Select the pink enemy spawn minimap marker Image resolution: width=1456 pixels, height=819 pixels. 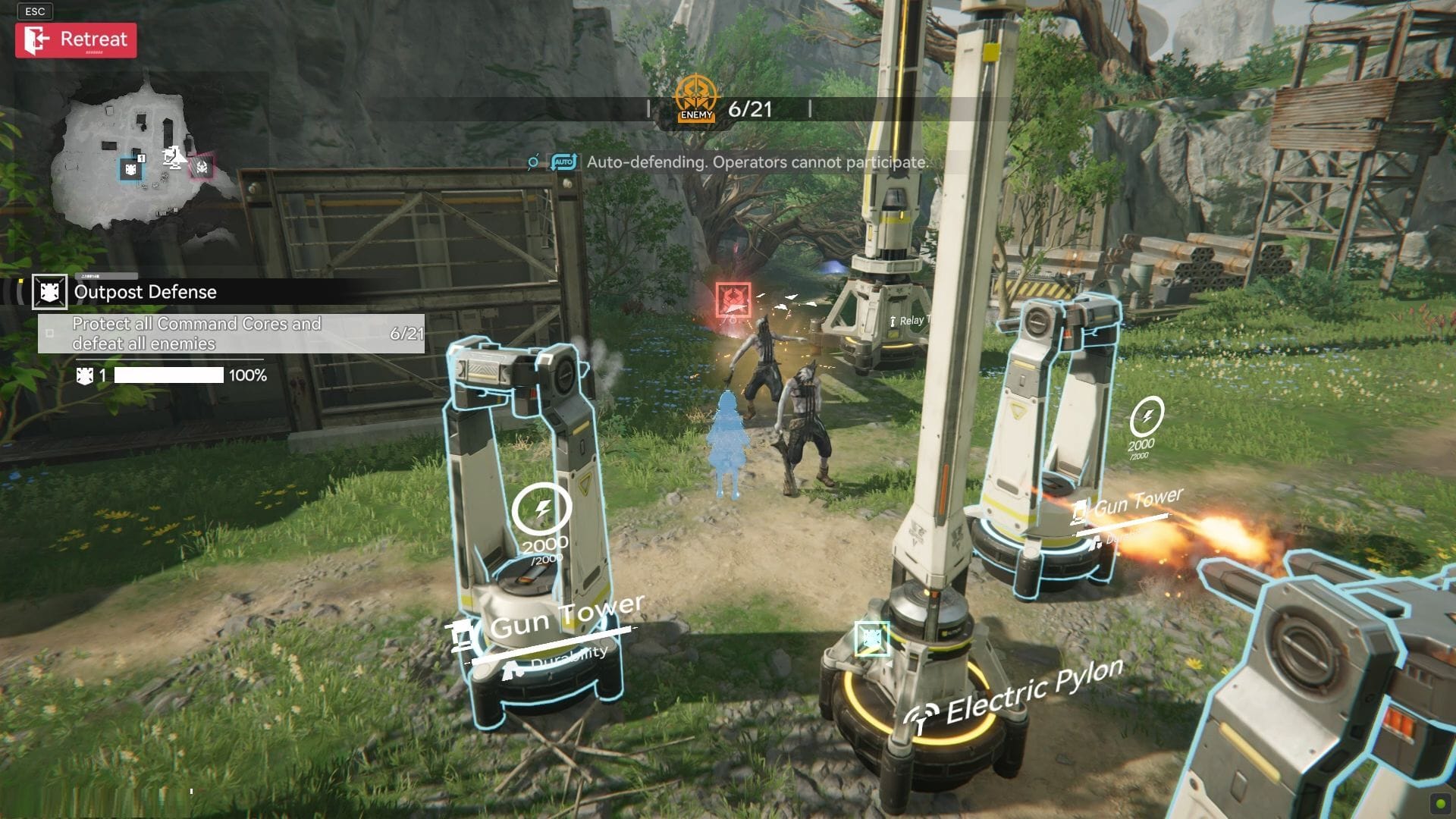pyautogui.click(x=201, y=167)
